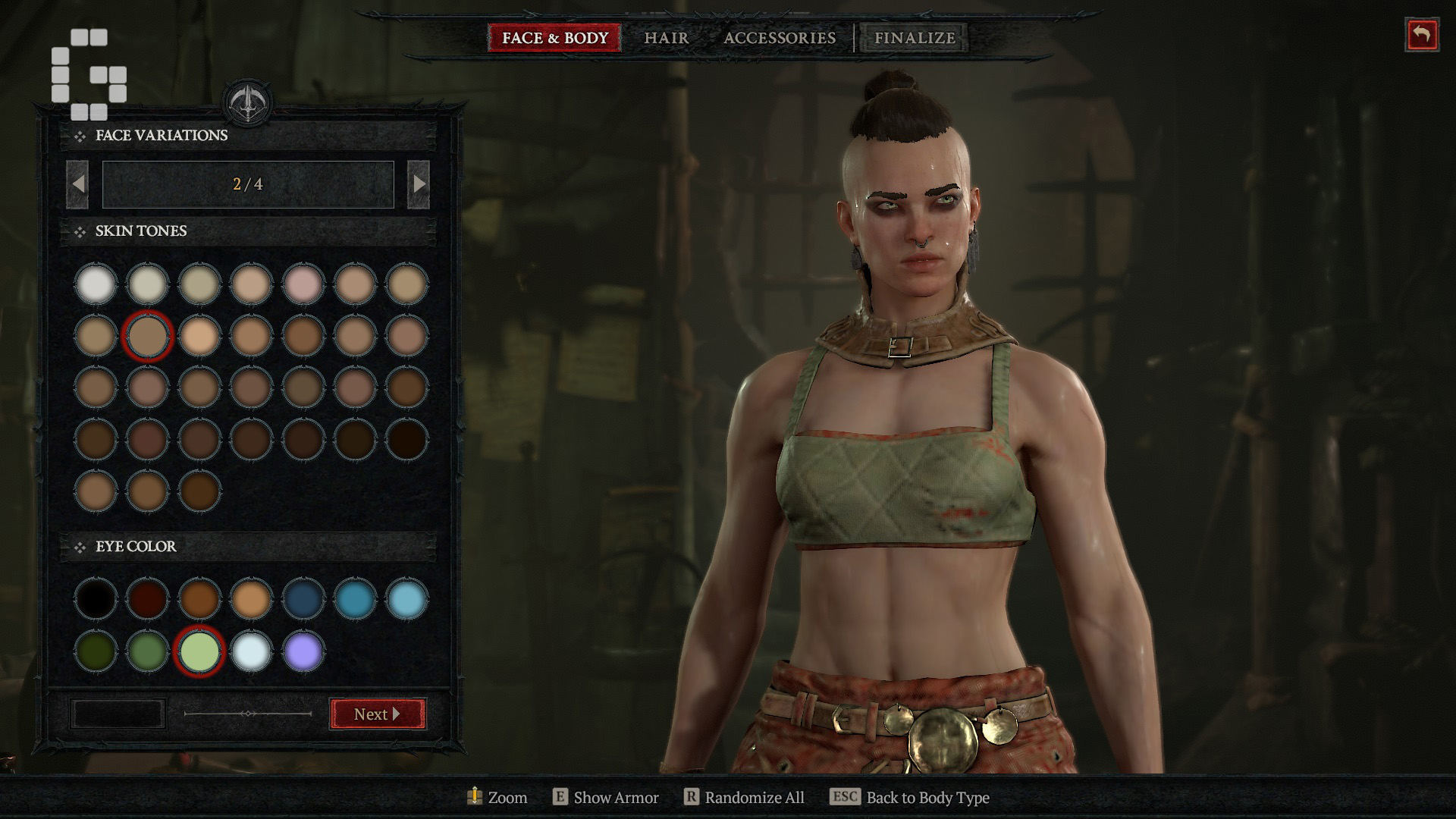Show the previous face variation
The height and width of the screenshot is (819, 1456).
click(77, 184)
